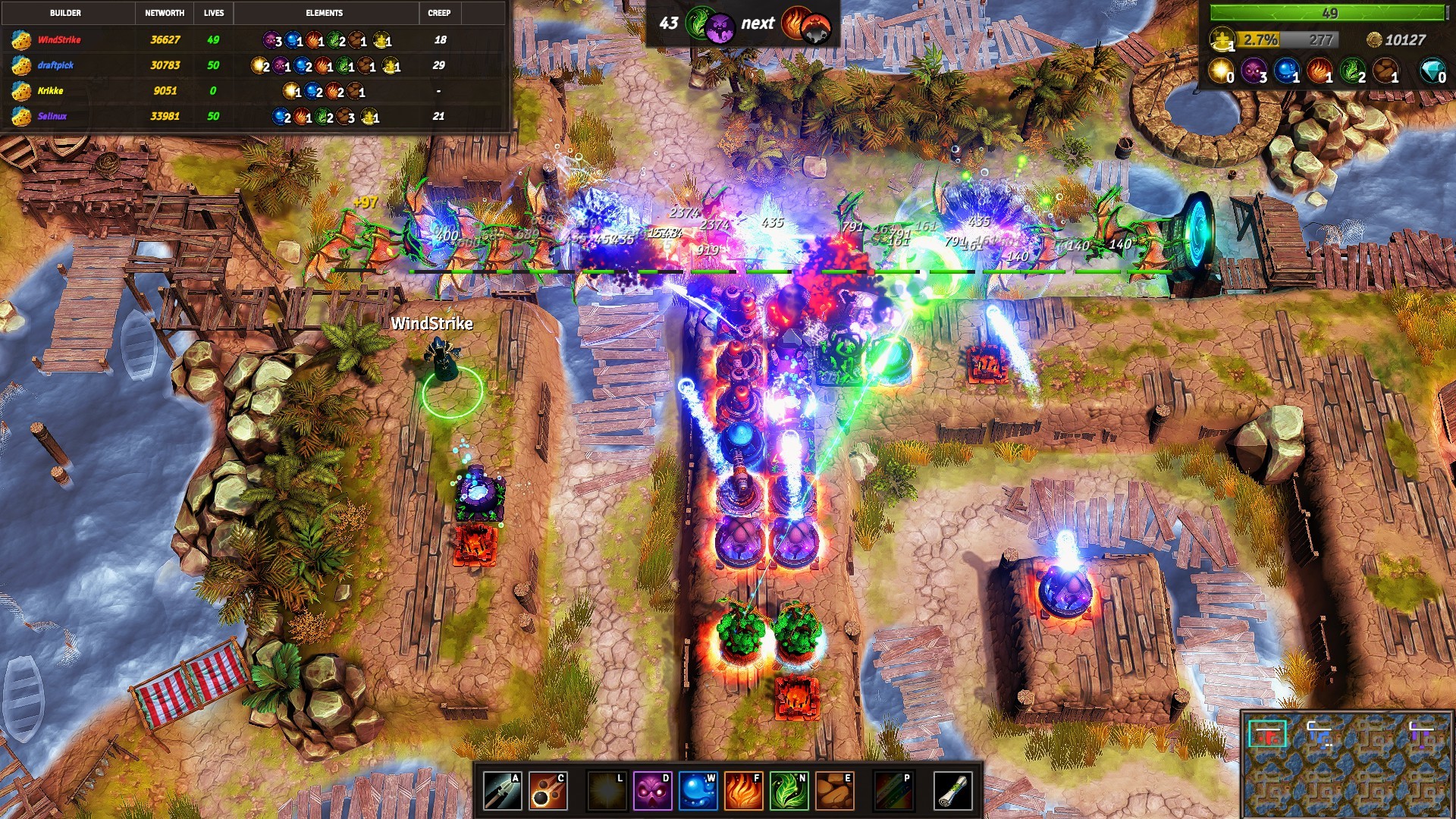
Task: Select the Nature leaf element in hotbar
Action: pos(789,791)
